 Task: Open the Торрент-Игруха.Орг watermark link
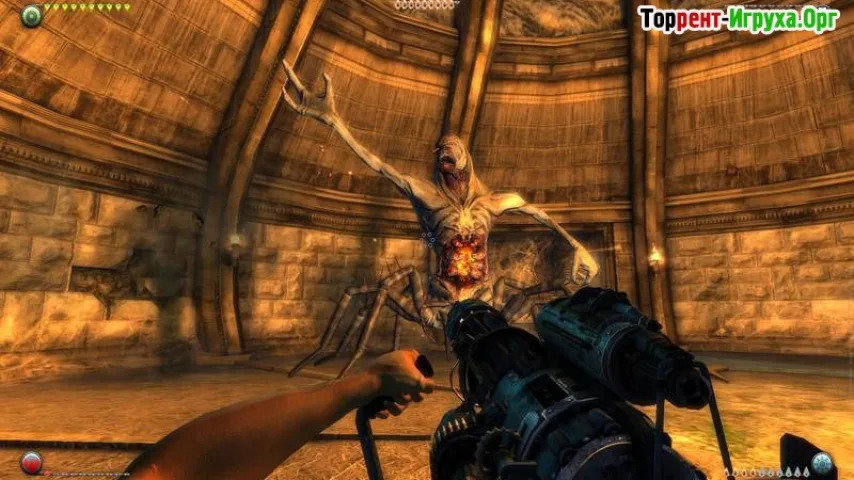[738, 19]
